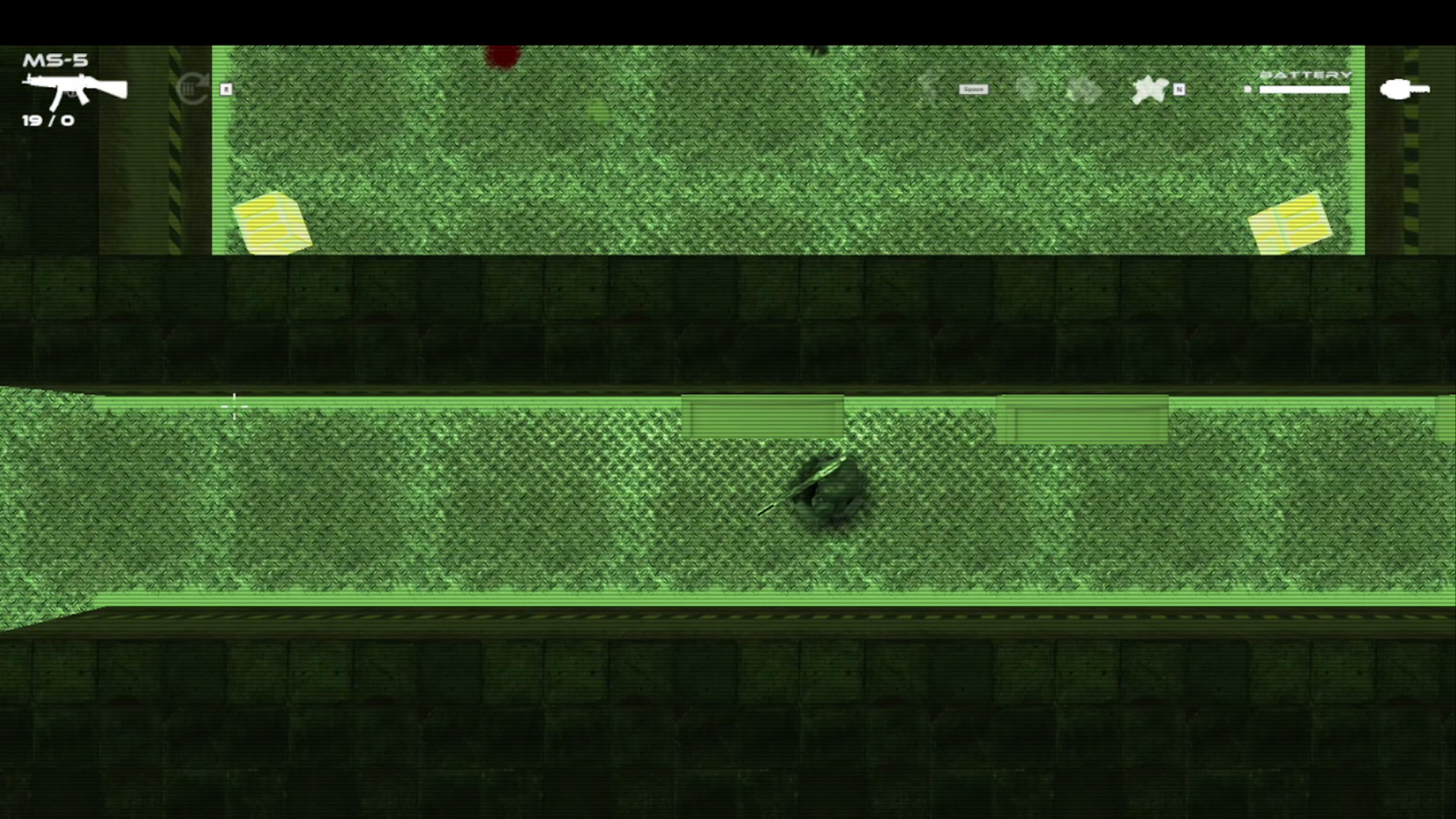Click the reload circular-arrow icon
Viewport: 1456px width, 819px height.
(x=193, y=89)
